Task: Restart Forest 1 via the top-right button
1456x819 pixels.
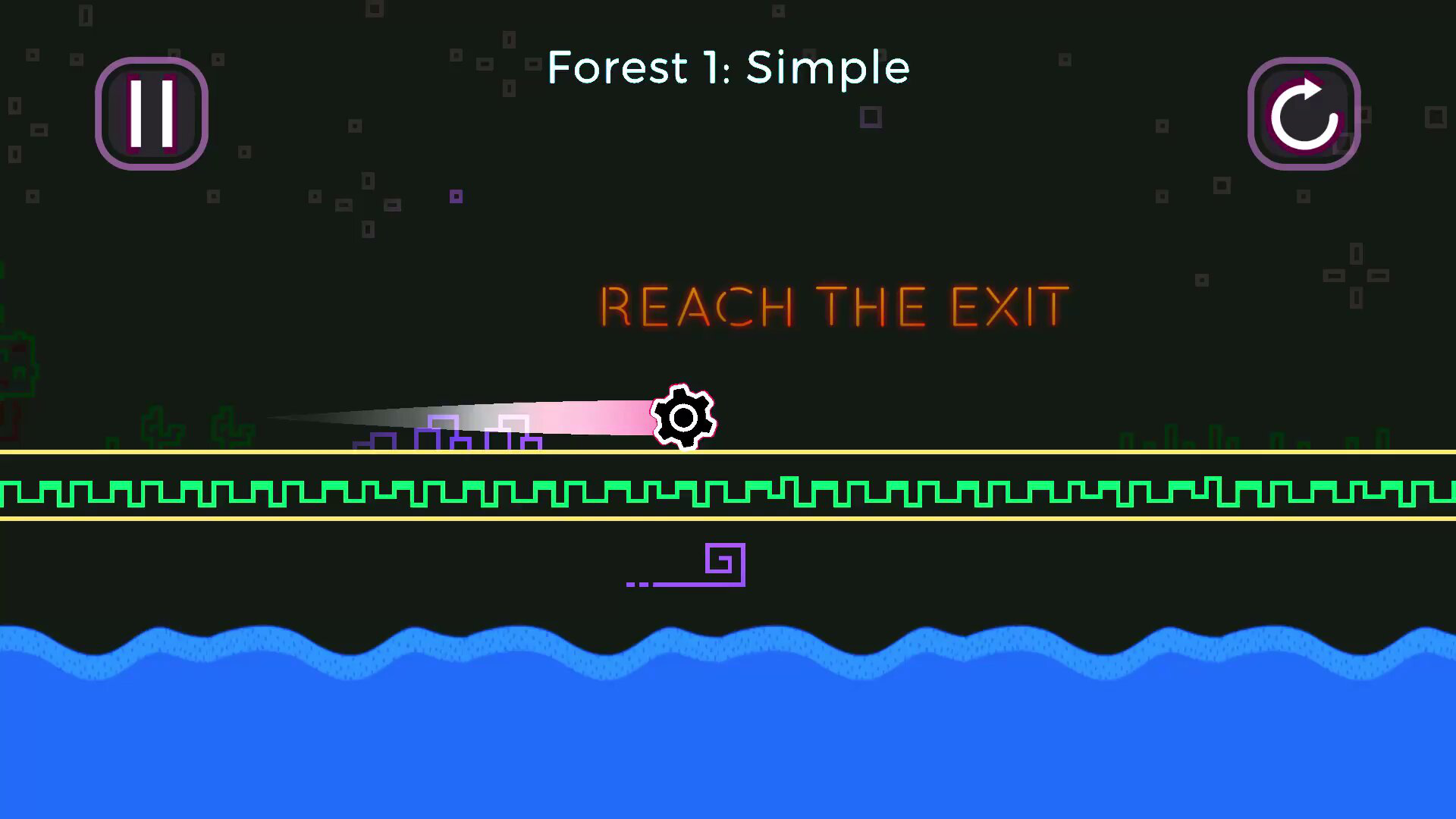Action: click(x=1304, y=114)
